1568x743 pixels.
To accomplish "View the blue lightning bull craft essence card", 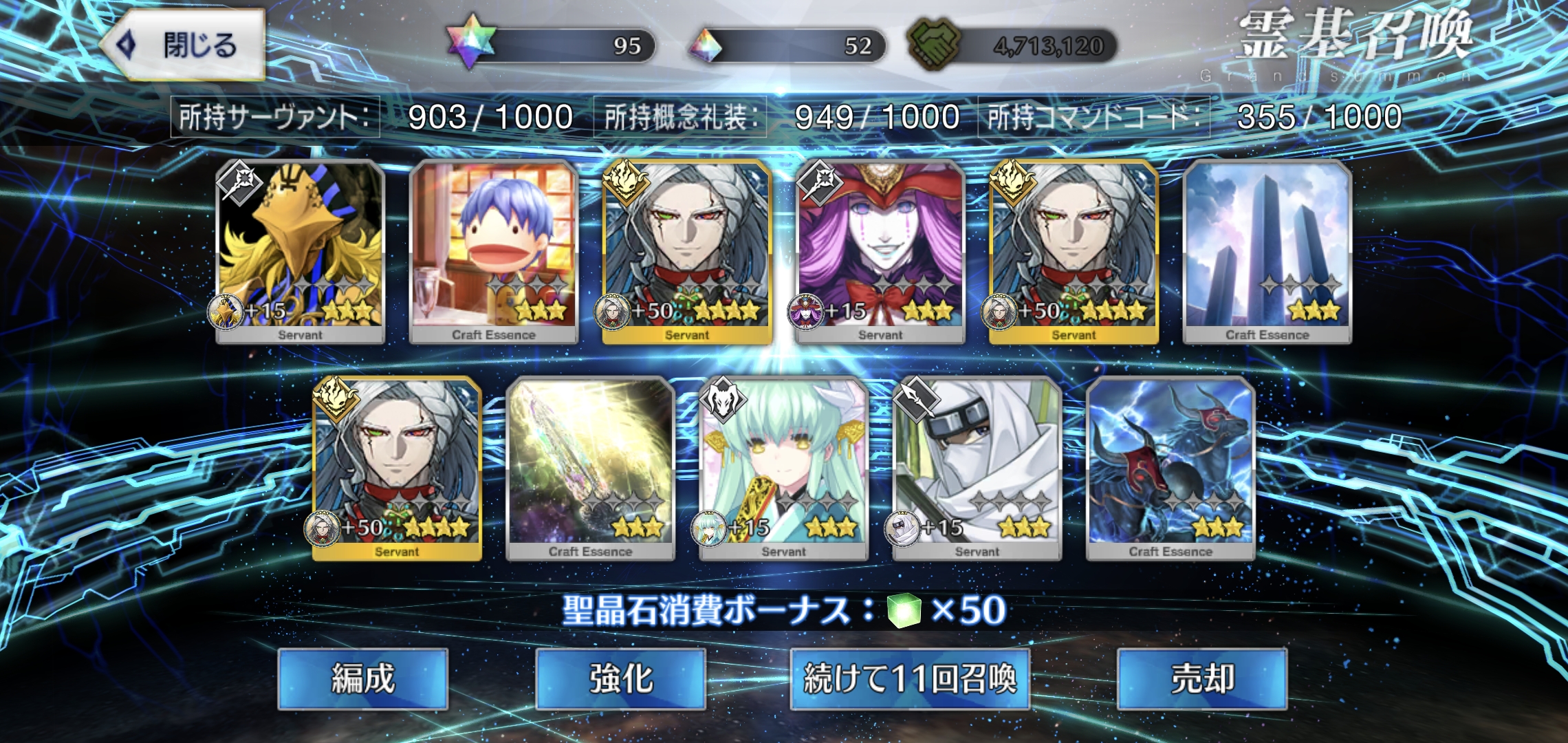I will (x=1170, y=468).
